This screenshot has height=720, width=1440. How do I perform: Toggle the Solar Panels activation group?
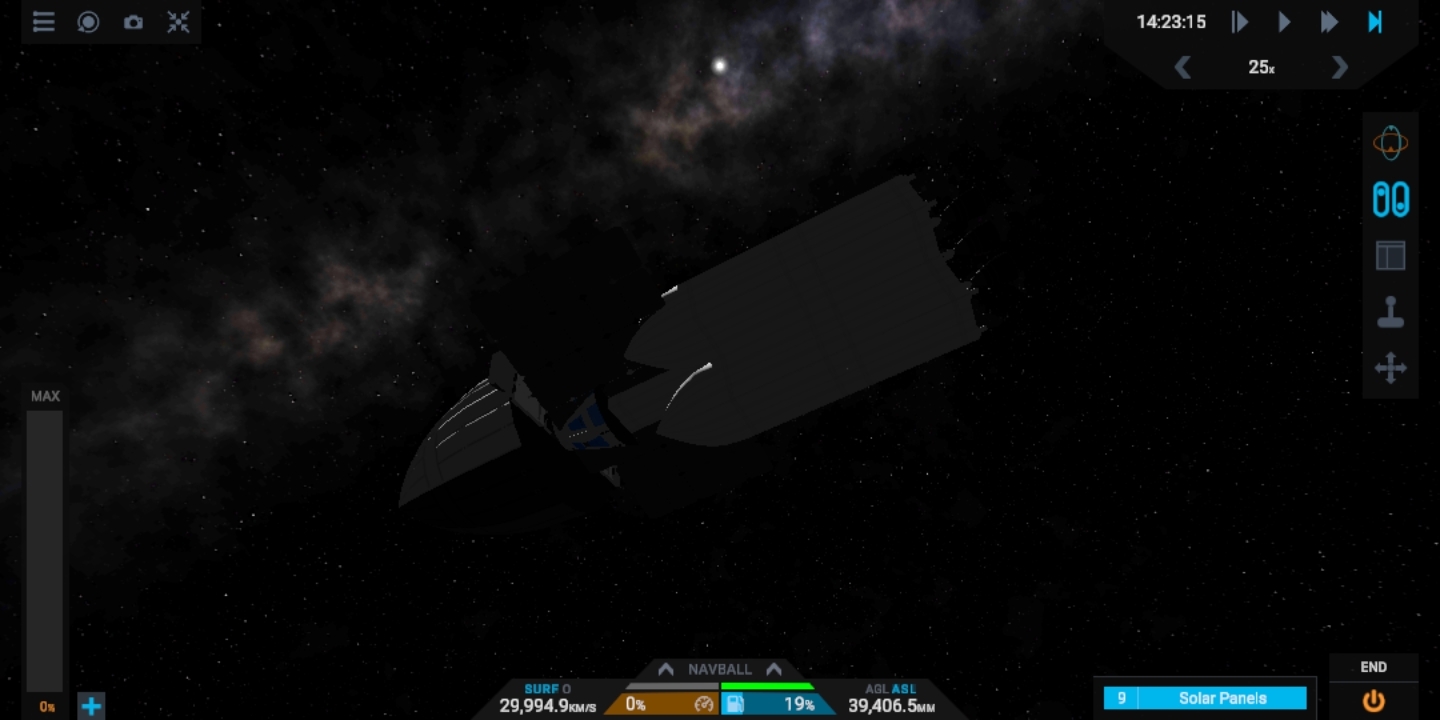tap(1221, 698)
